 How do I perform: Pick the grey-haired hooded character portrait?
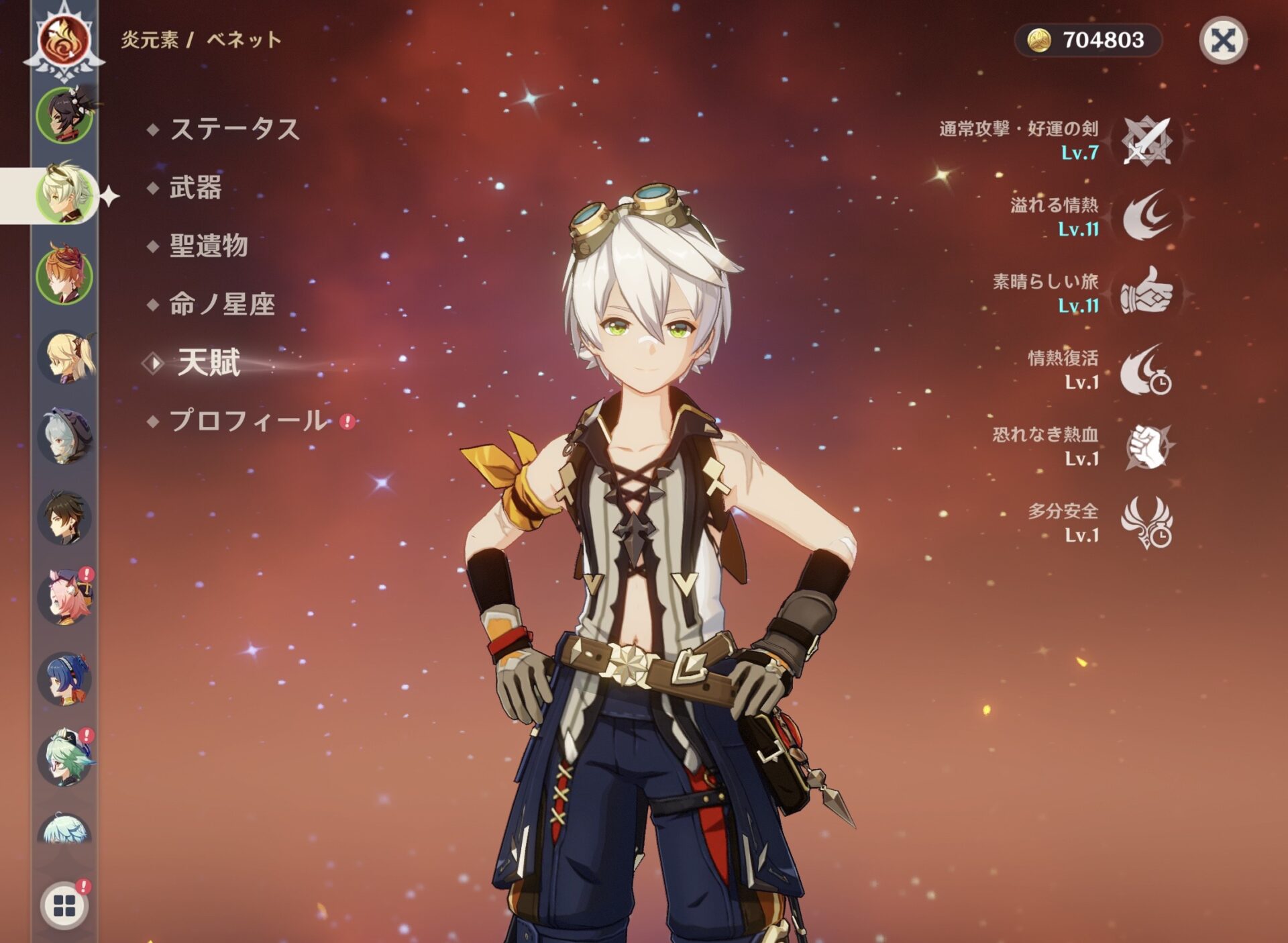65,437
